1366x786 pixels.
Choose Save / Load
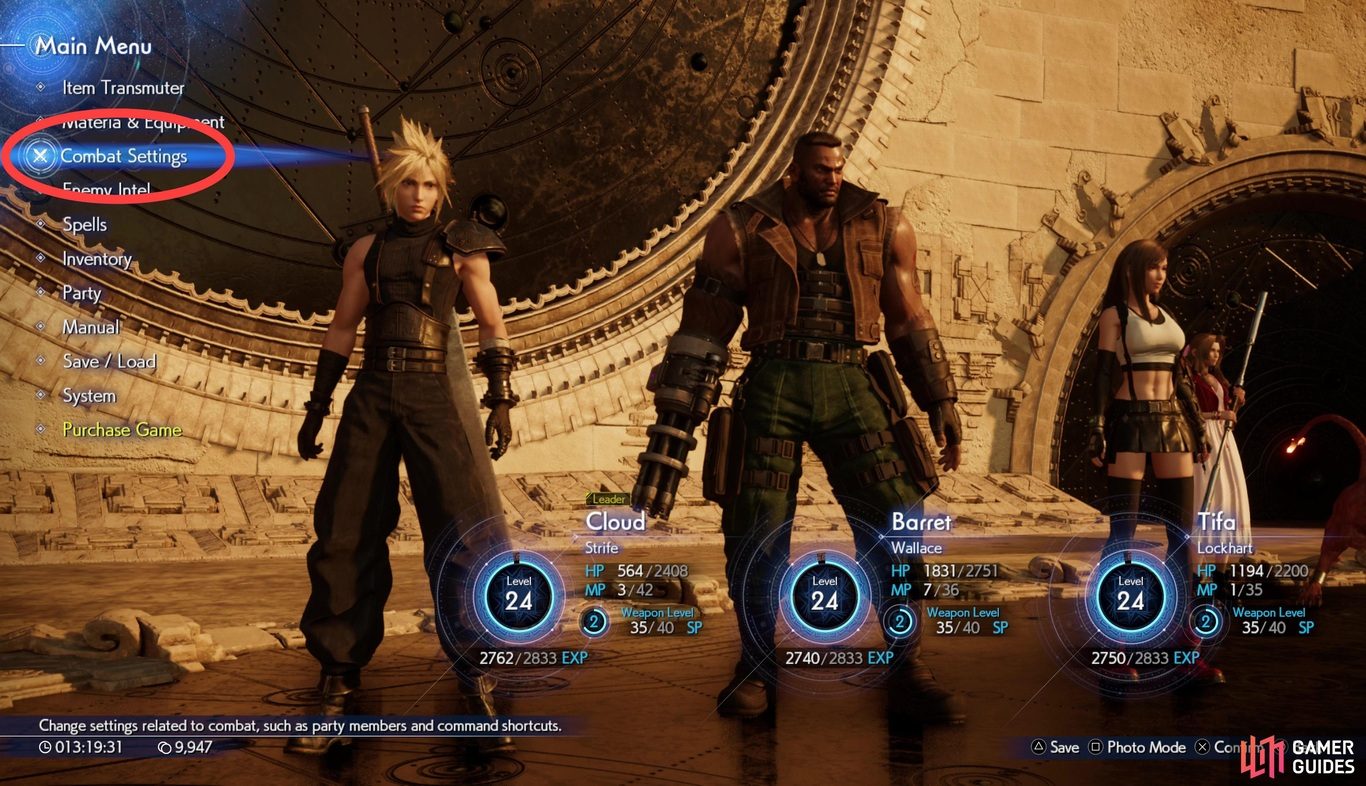coord(109,361)
